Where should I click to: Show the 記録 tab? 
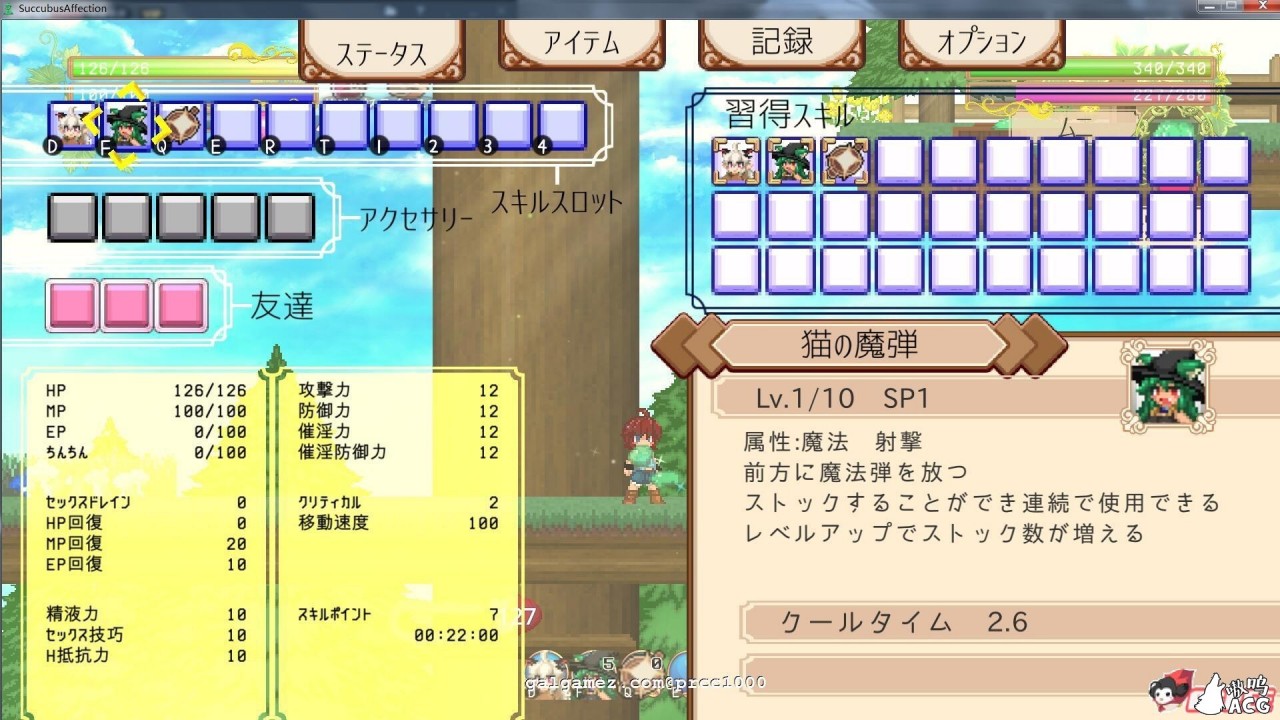coord(781,43)
